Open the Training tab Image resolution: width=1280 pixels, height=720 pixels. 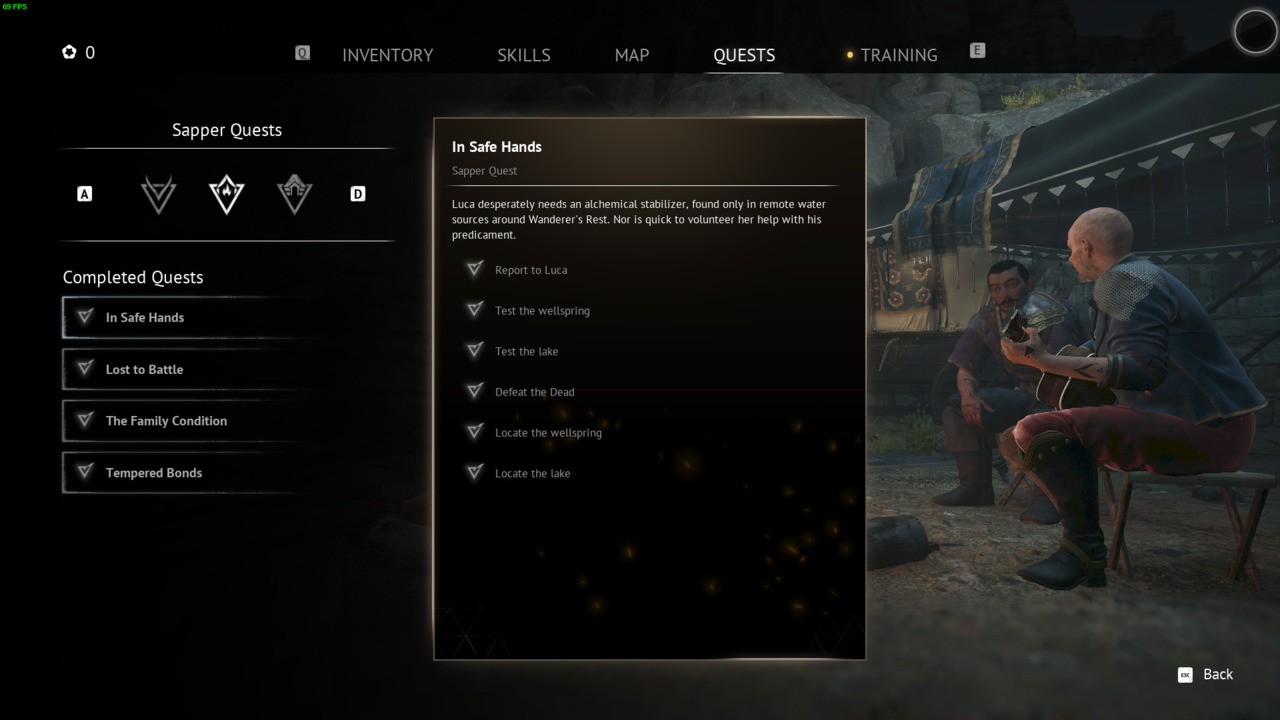[898, 55]
